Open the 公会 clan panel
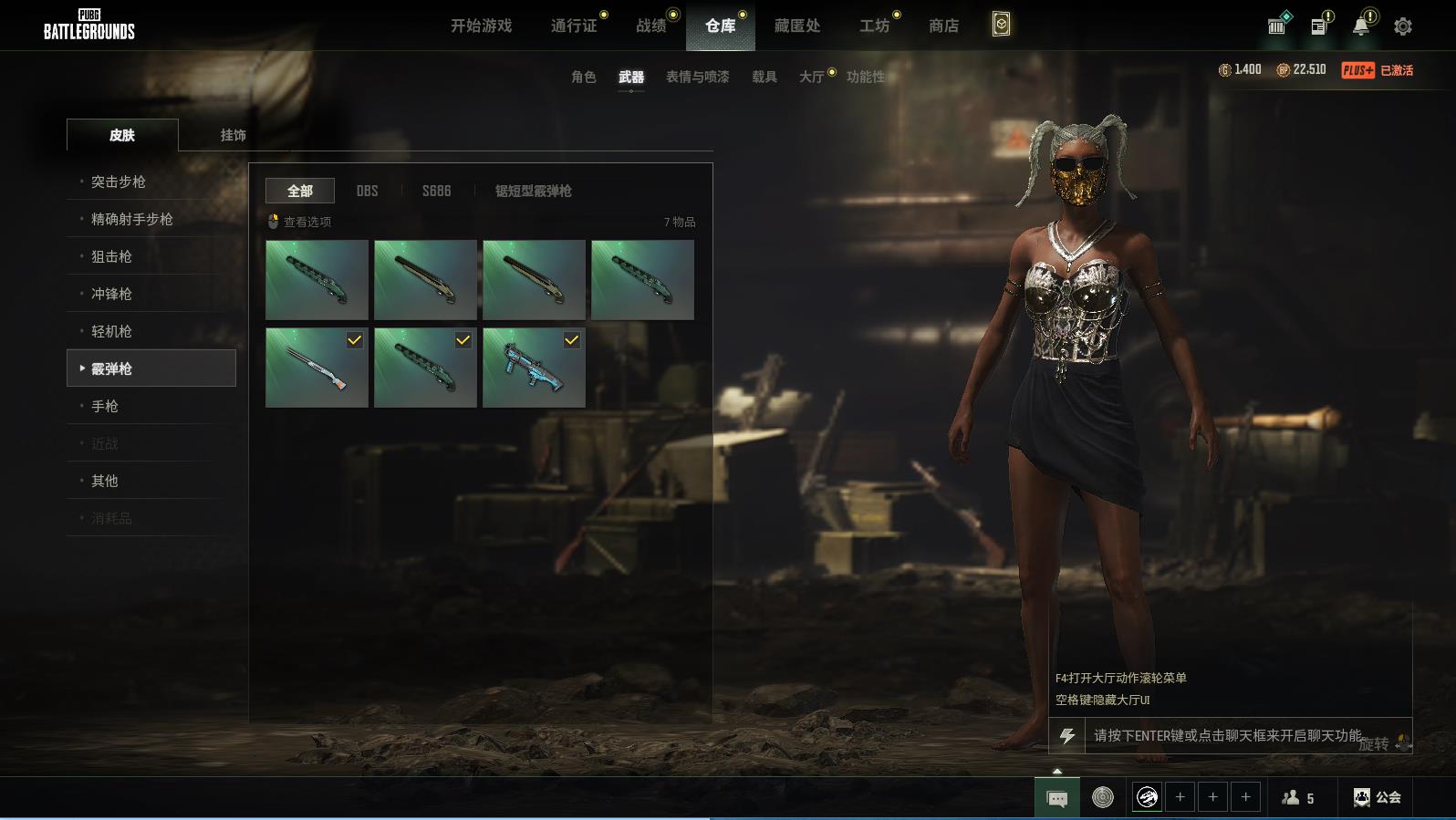Screen dimensions: 1456x820 (1377, 797)
